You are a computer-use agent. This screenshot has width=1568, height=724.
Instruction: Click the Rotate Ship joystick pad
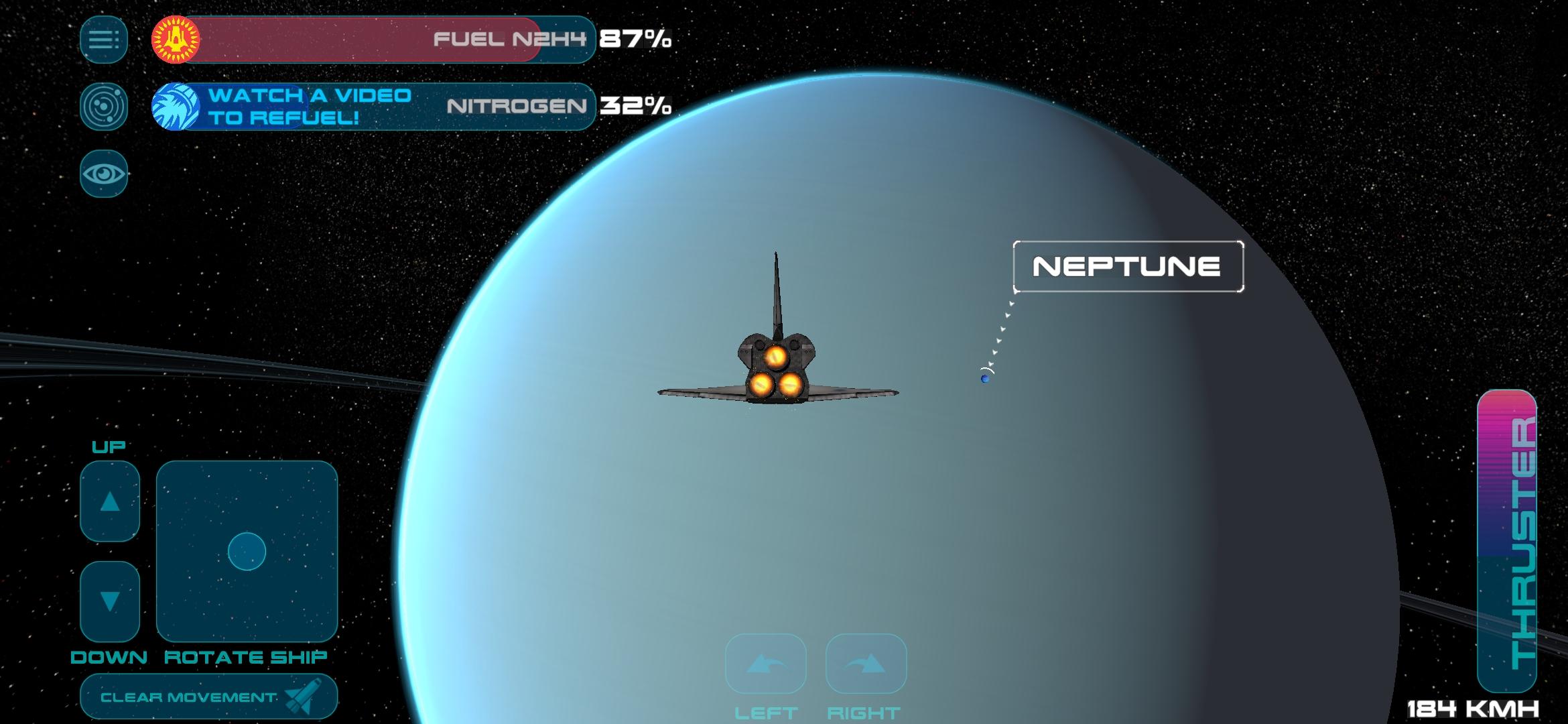tap(247, 551)
